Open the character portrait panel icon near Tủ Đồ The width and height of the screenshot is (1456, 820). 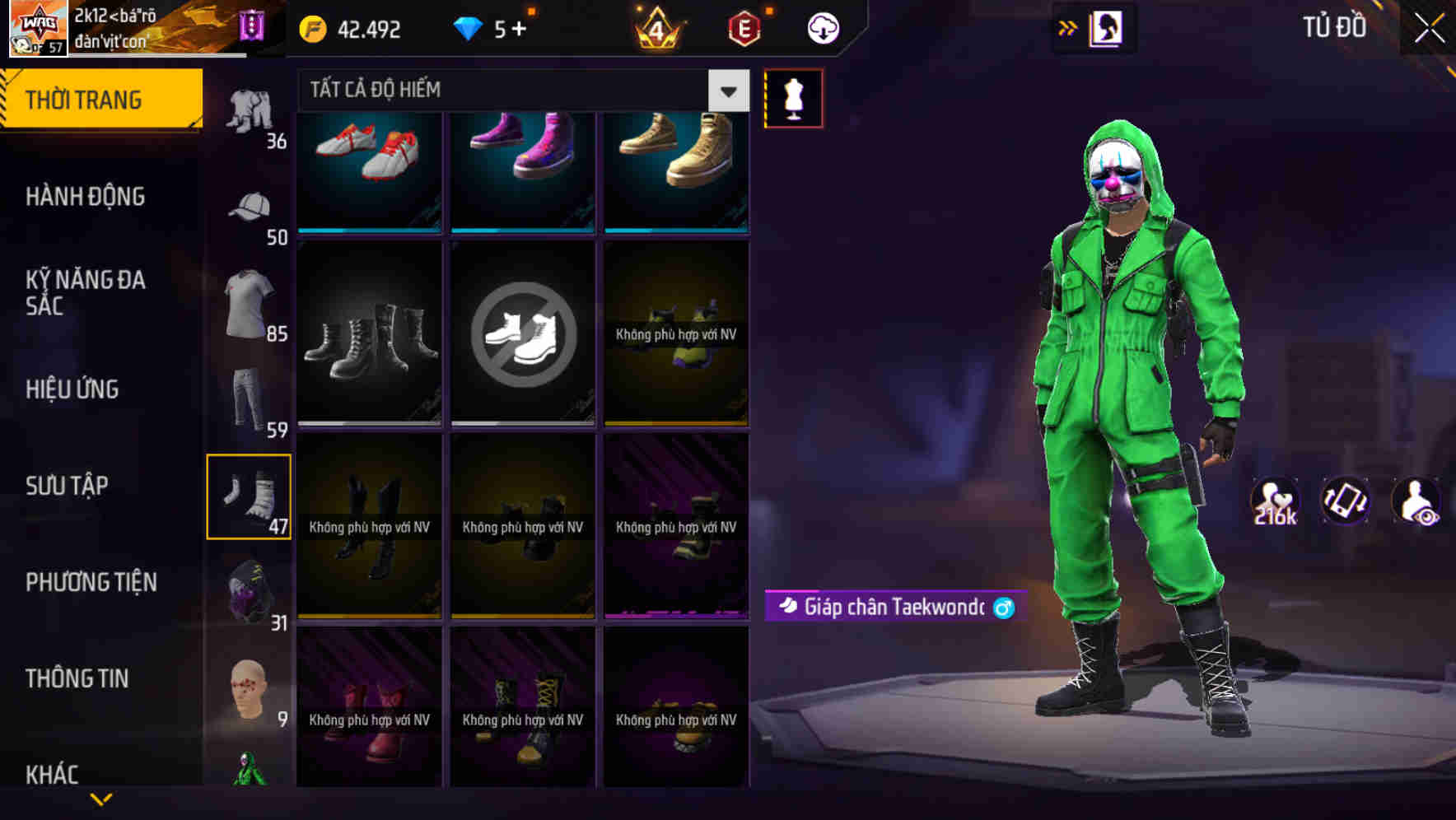click(x=1105, y=27)
